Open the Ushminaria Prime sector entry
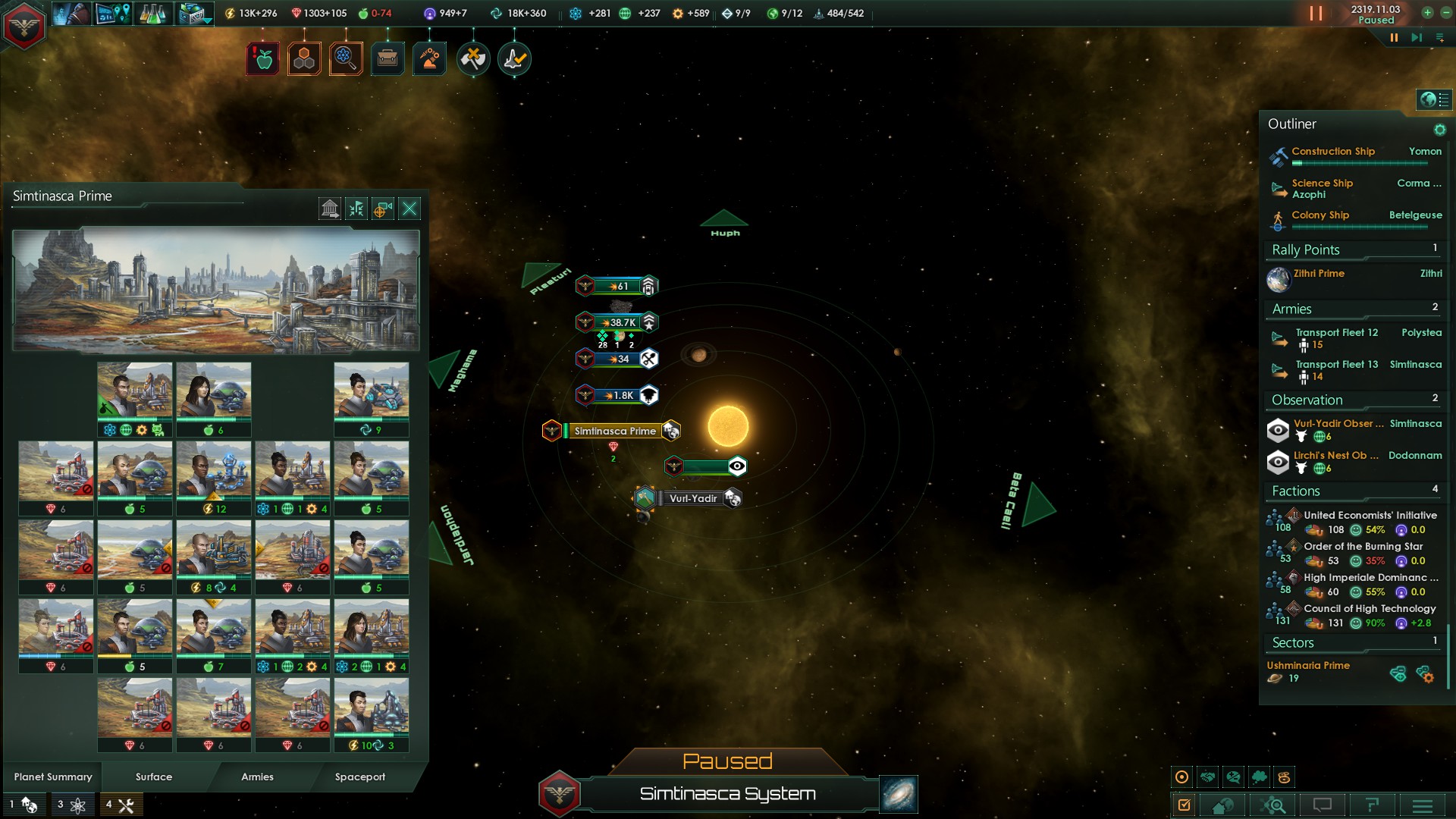1456x819 pixels. click(x=1308, y=666)
